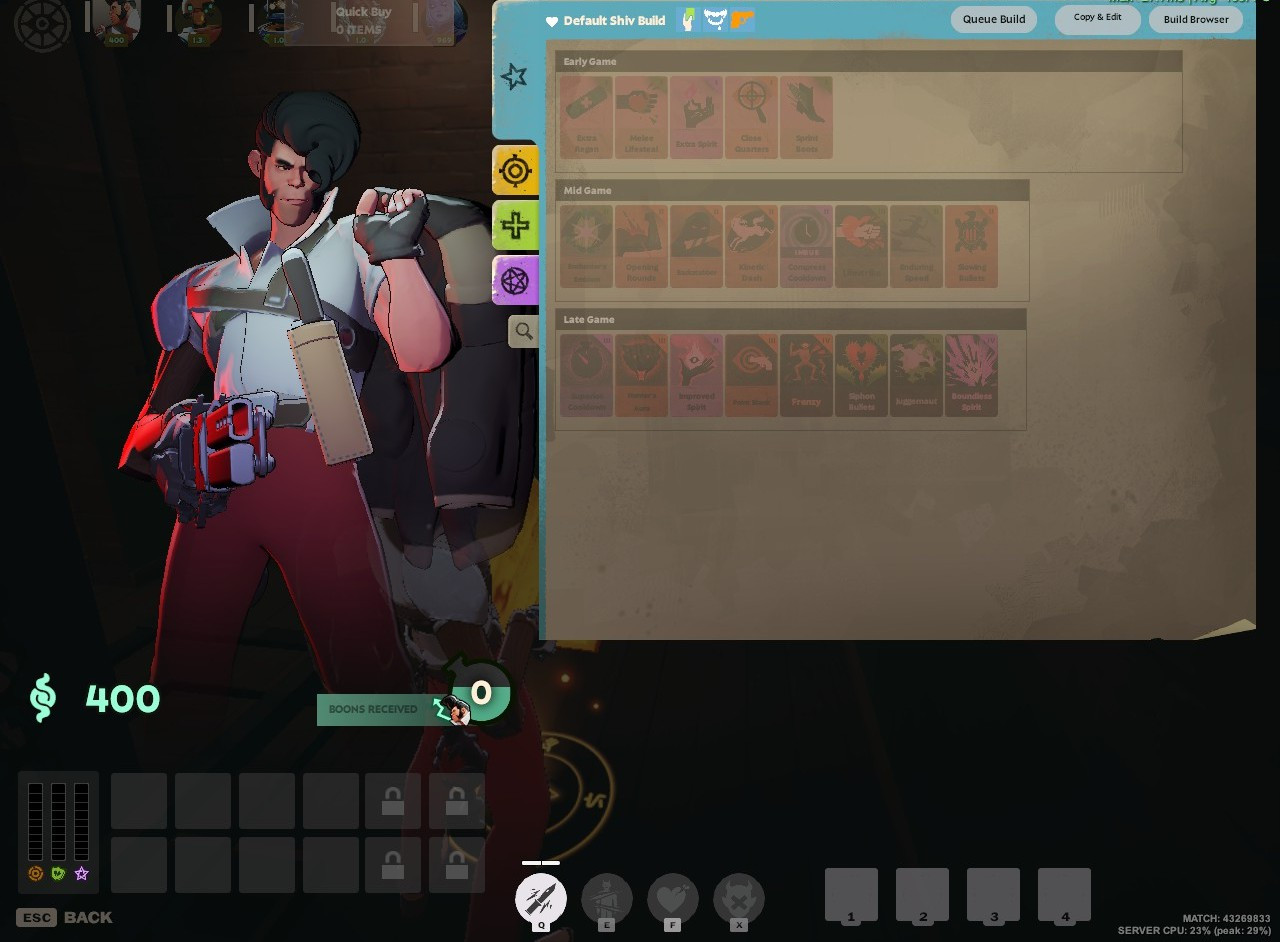Open the item search magnifier

tap(523, 331)
